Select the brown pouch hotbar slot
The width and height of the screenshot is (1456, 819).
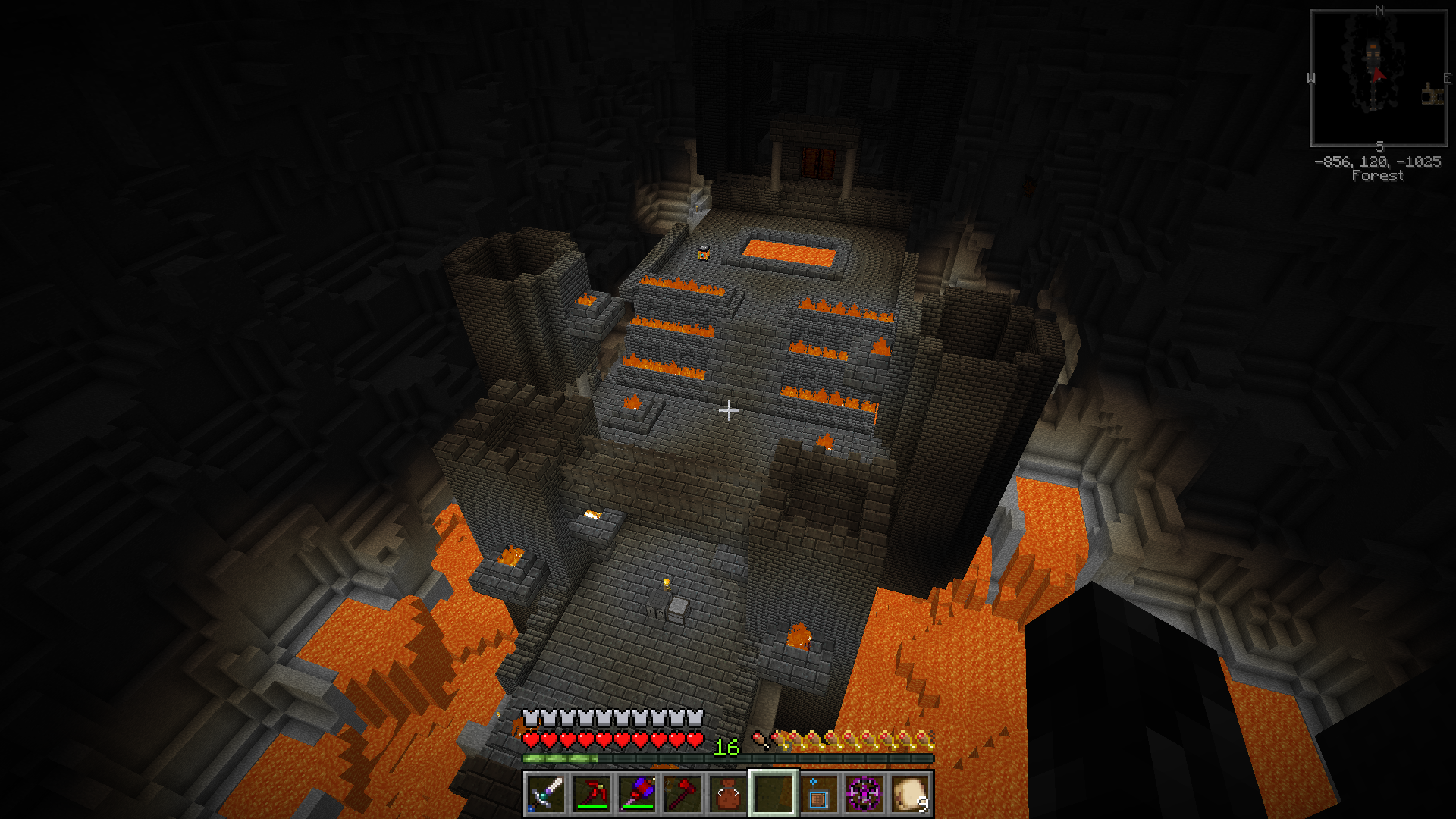tap(728, 794)
